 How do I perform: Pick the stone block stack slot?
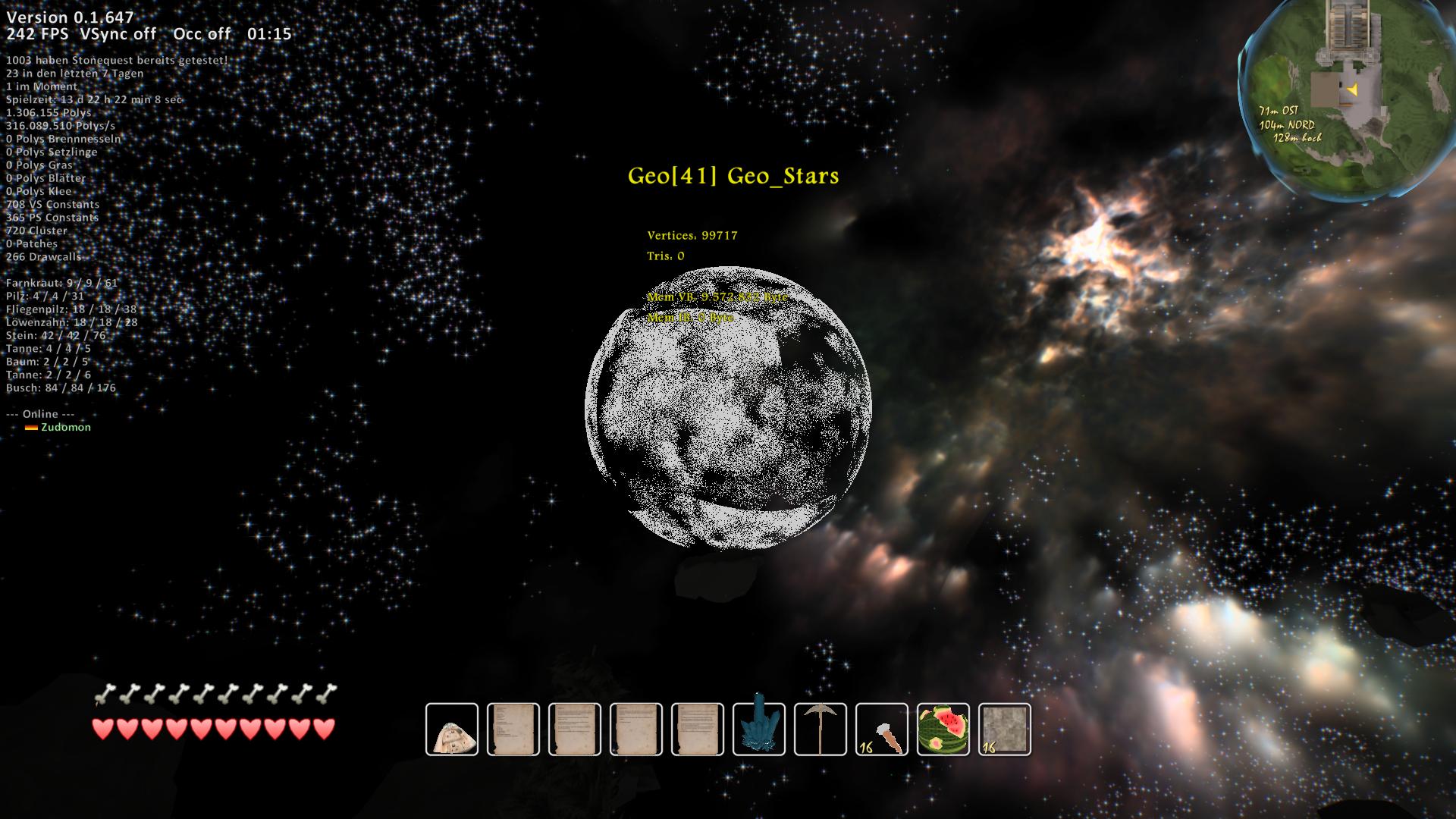1005,729
